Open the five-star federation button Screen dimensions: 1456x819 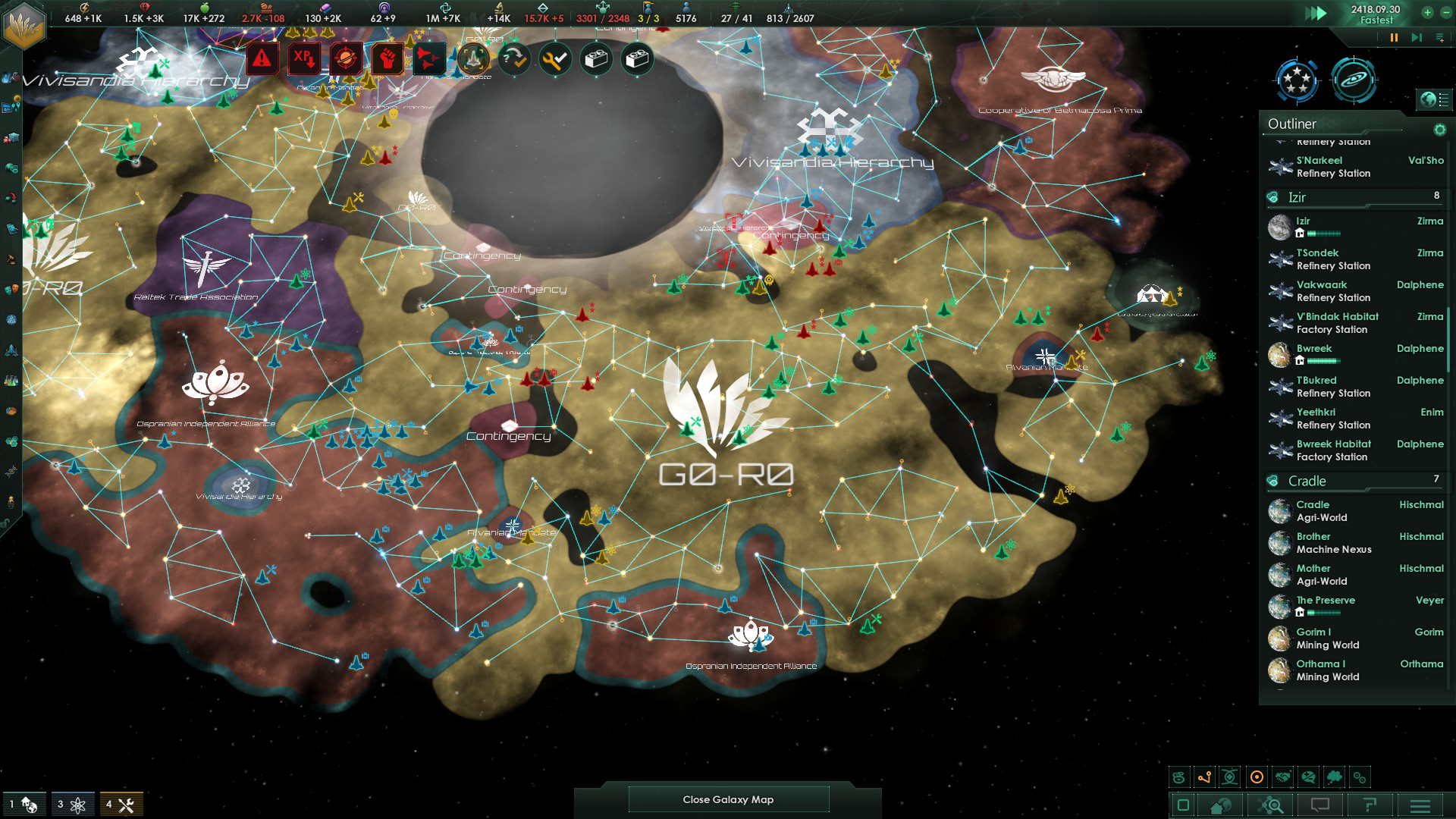[x=1298, y=80]
